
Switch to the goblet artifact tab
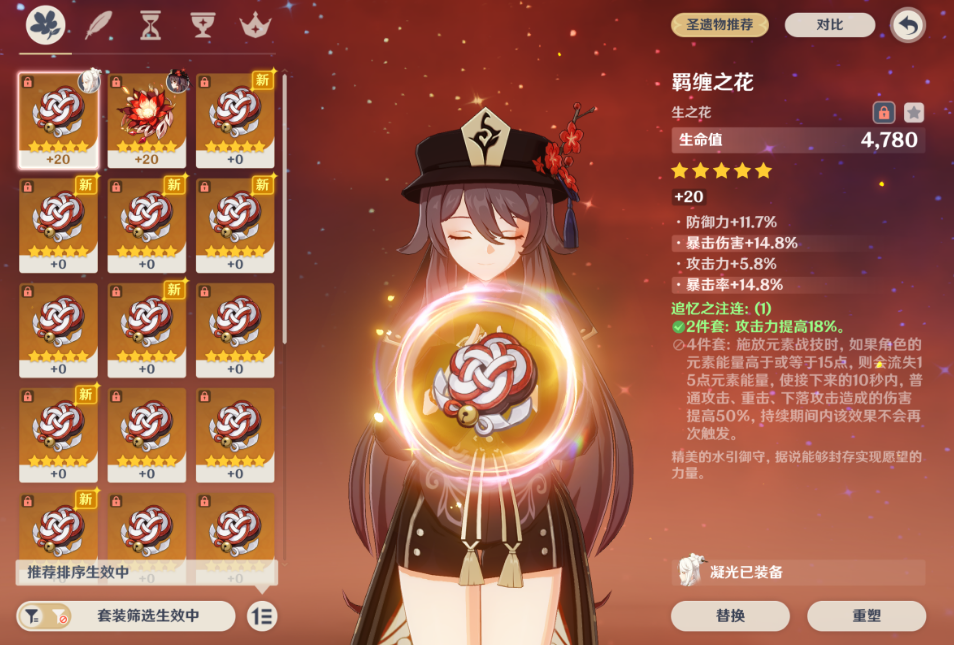(x=203, y=24)
